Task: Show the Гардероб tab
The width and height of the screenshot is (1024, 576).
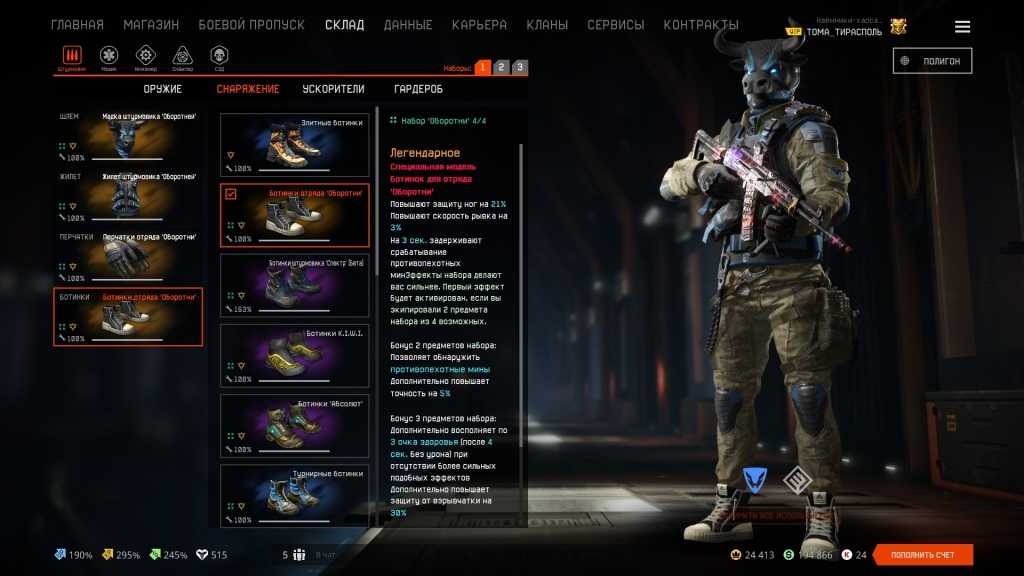Action: click(x=418, y=89)
